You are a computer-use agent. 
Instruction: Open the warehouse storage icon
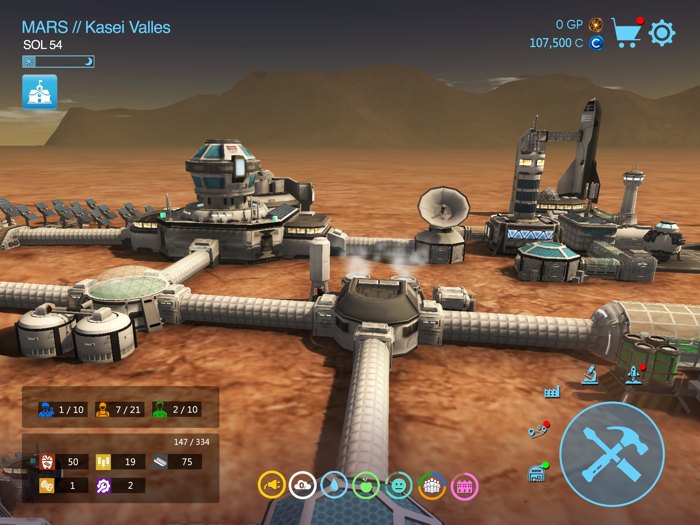[538, 471]
